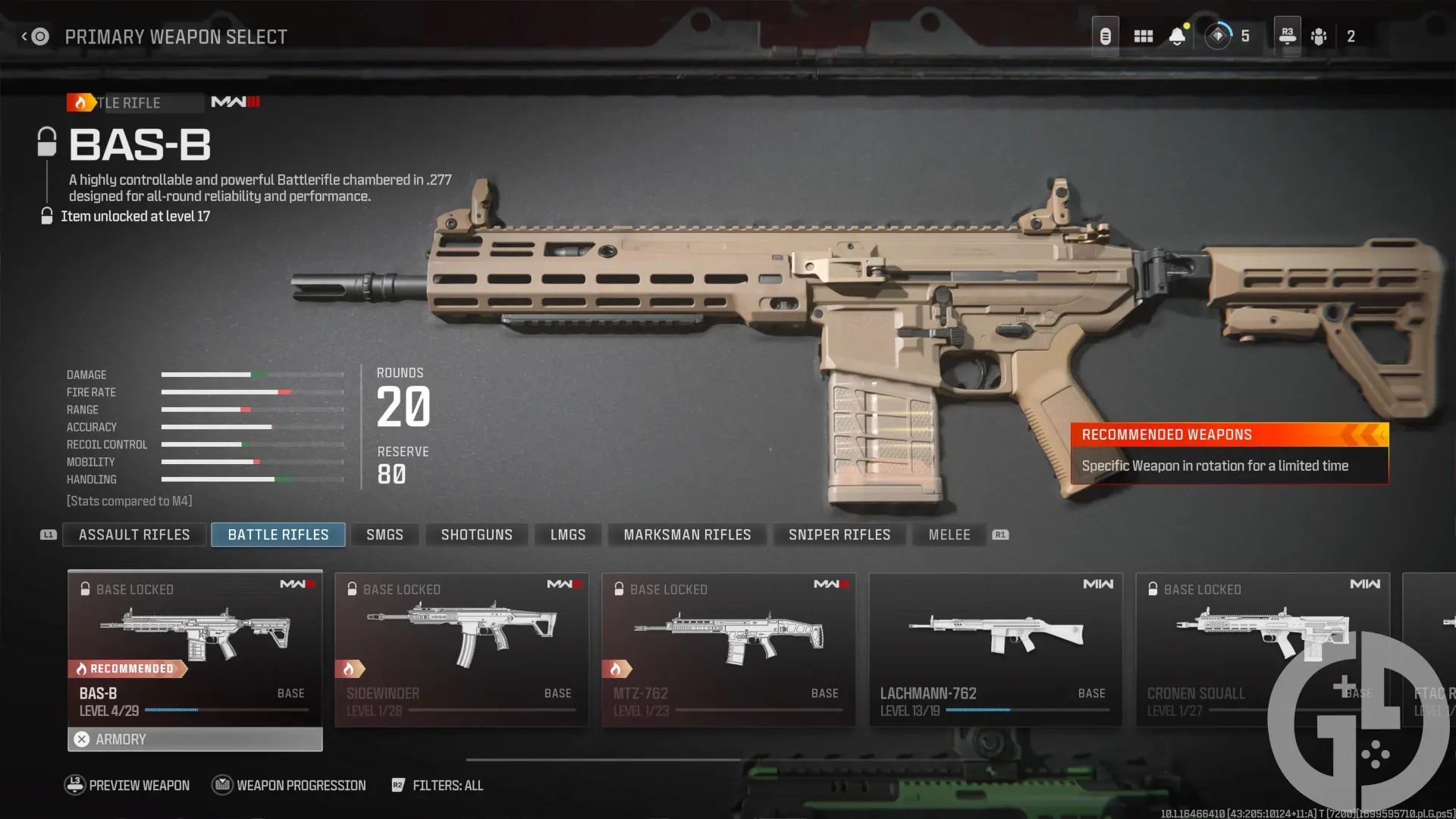The width and height of the screenshot is (1456, 819).
Task: Expand the notification bell chevron
Action: pyautogui.click(x=1177, y=45)
